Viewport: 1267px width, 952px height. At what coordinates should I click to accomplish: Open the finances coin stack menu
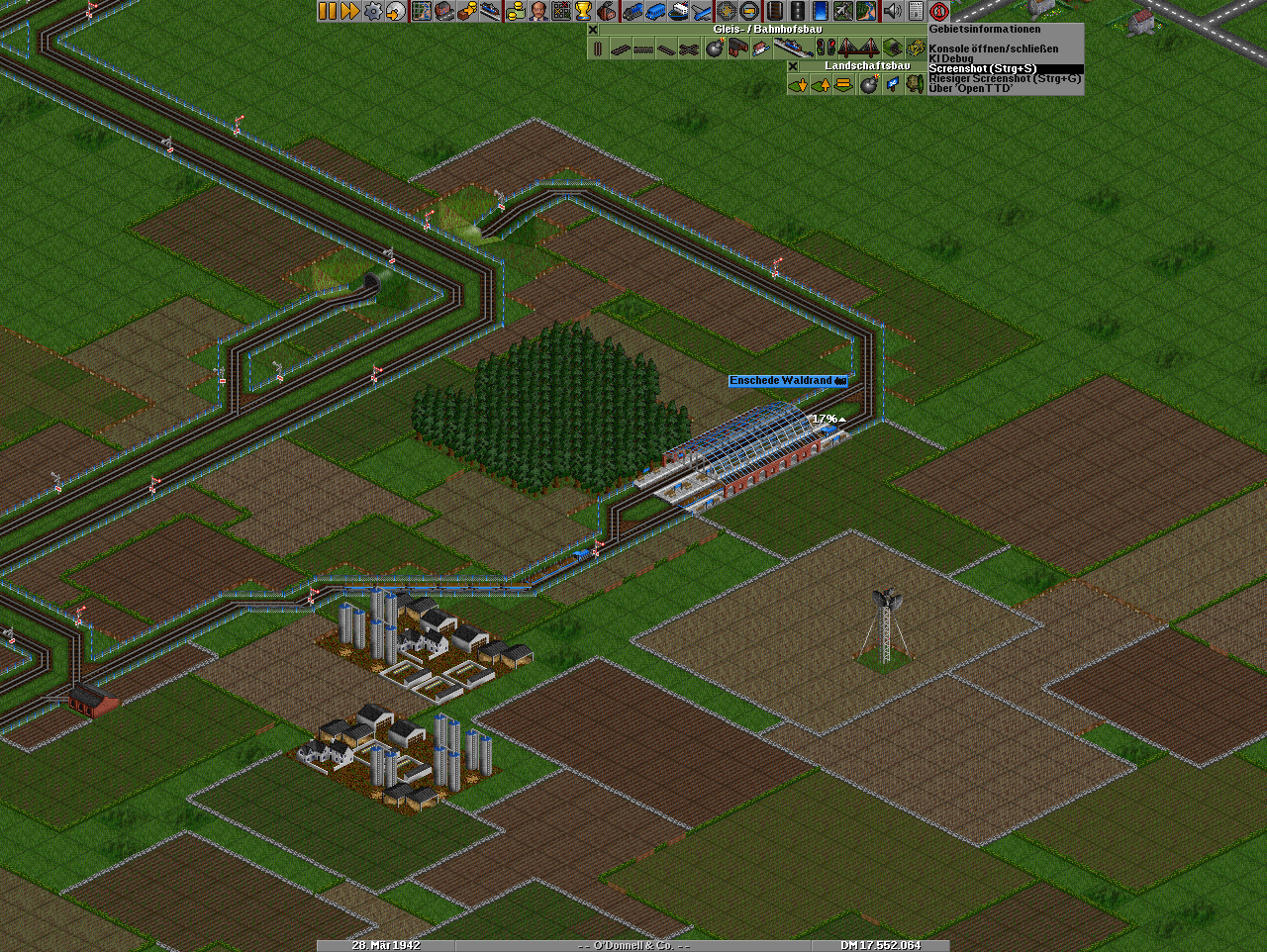[515, 11]
